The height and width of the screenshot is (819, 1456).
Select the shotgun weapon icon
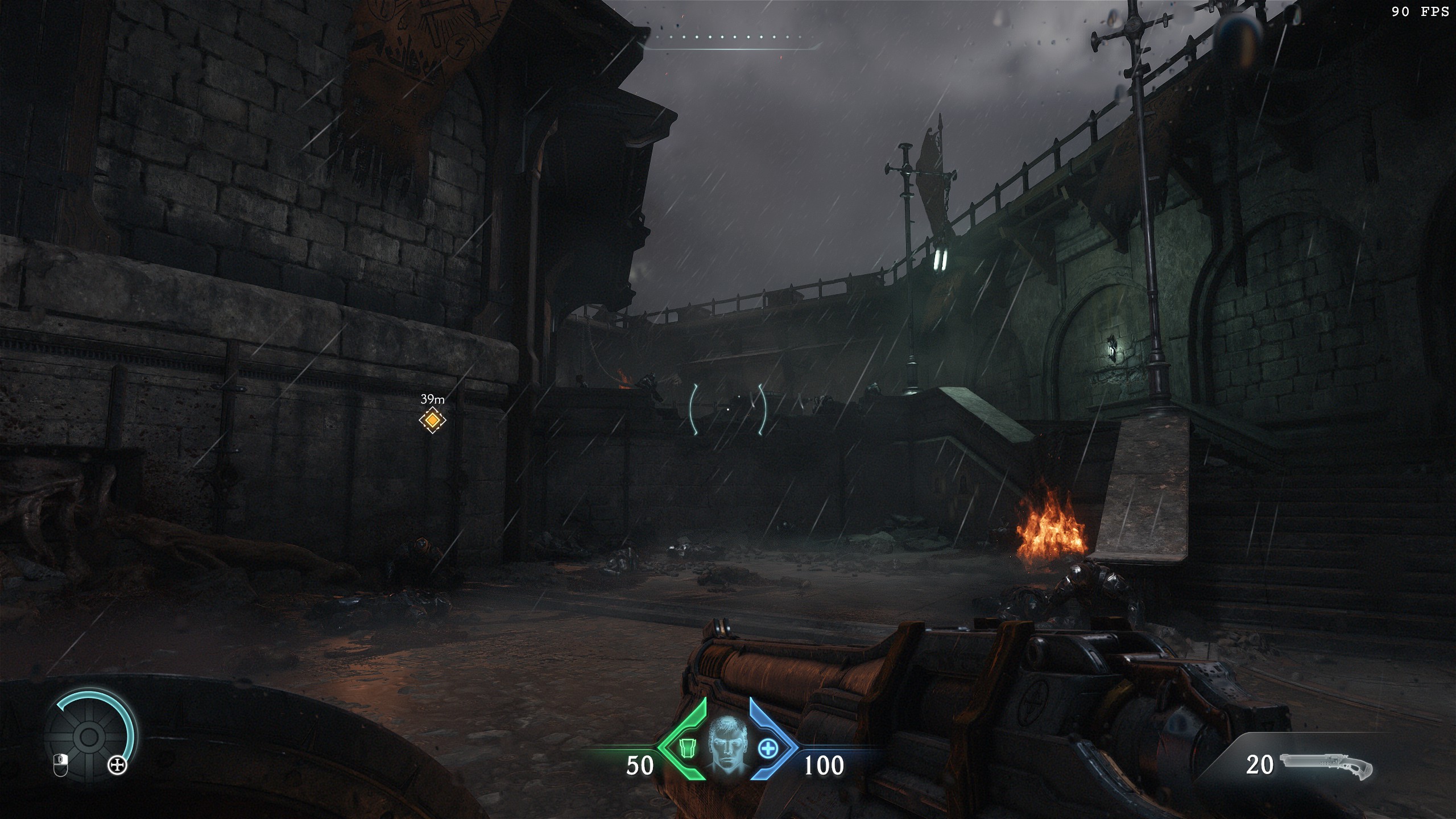tap(1326, 765)
